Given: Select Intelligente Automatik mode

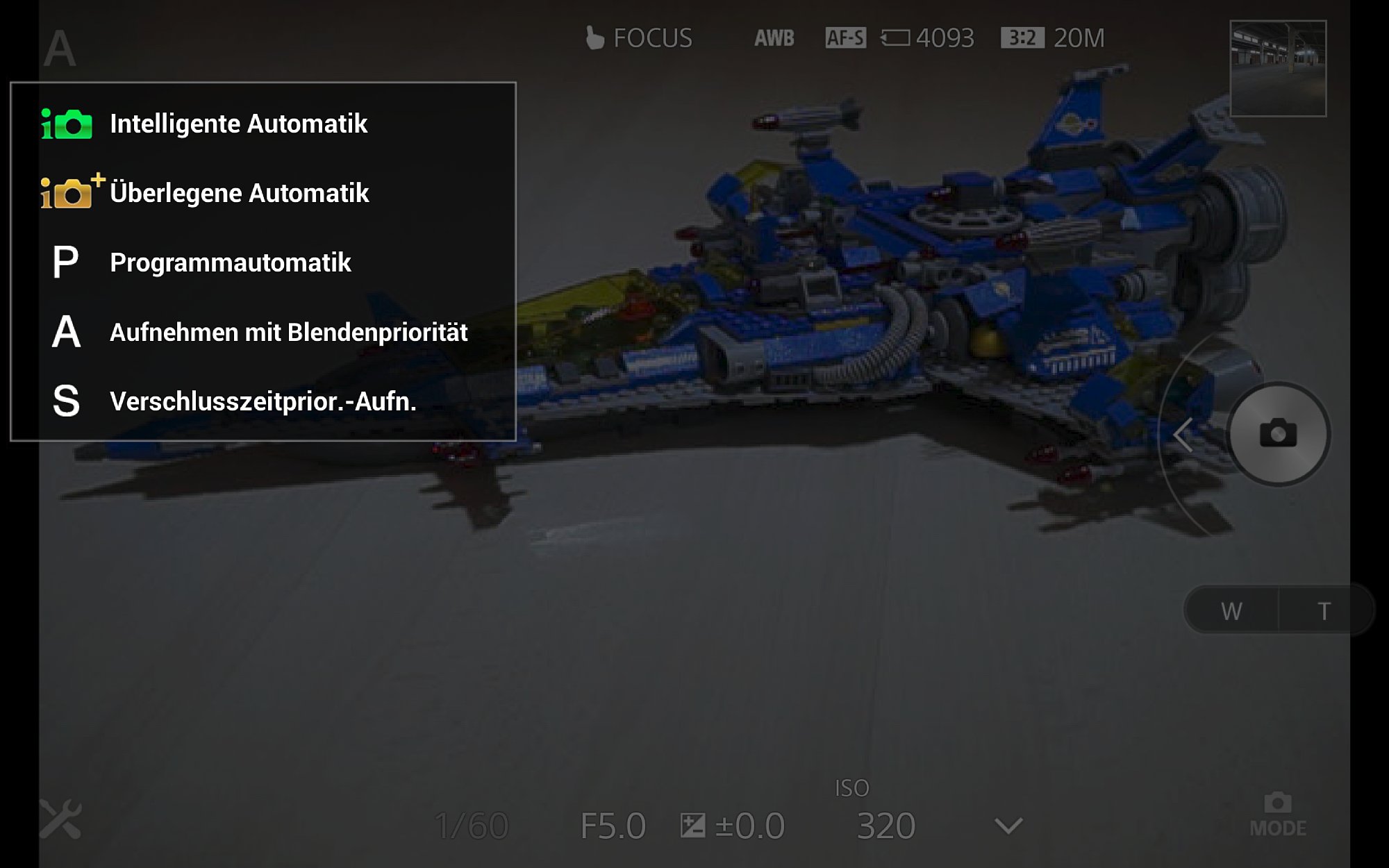Looking at the screenshot, I should pos(238,124).
